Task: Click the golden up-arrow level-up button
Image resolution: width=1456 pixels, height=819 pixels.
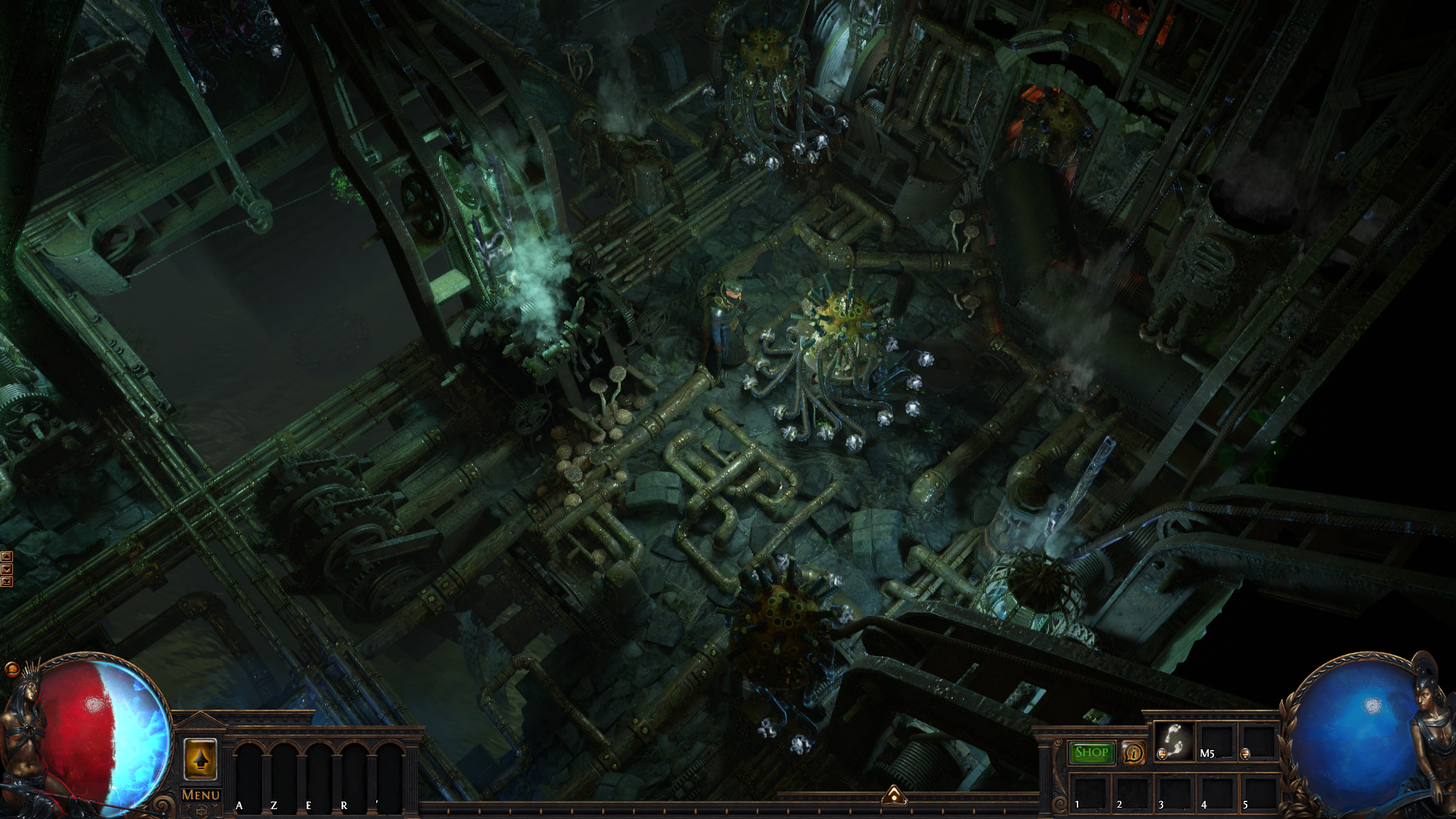Action: coord(200,759)
